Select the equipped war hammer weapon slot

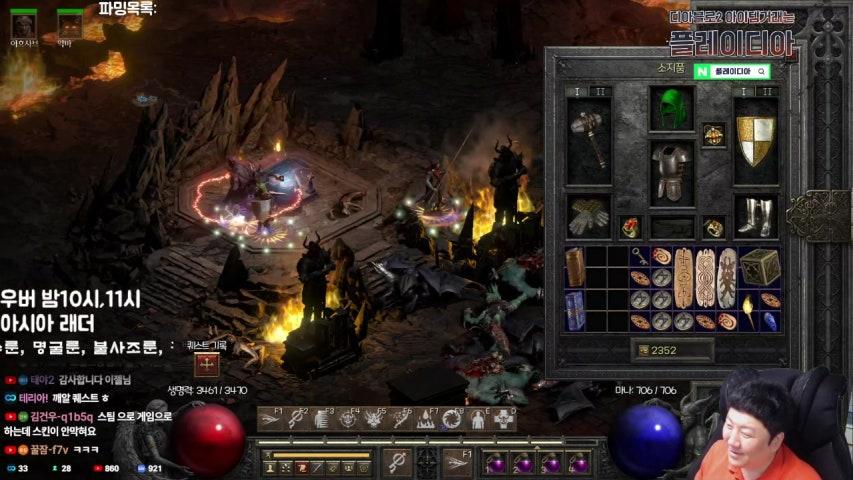pyautogui.click(x=589, y=139)
